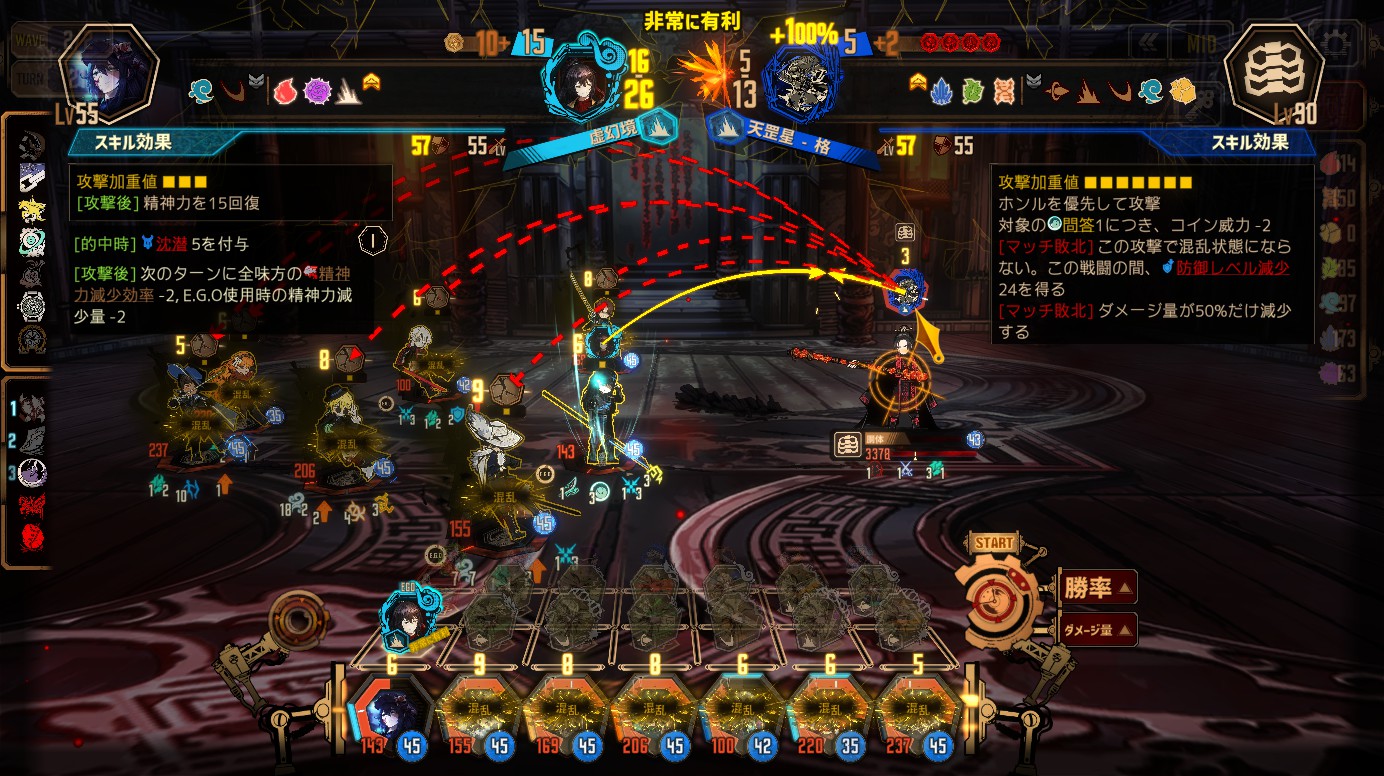Image resolution: width=1384 pixels, height=776 pixels.
Task: Select the staggered sinner portrait with 169 HP
Action: [x=566, y=710]
